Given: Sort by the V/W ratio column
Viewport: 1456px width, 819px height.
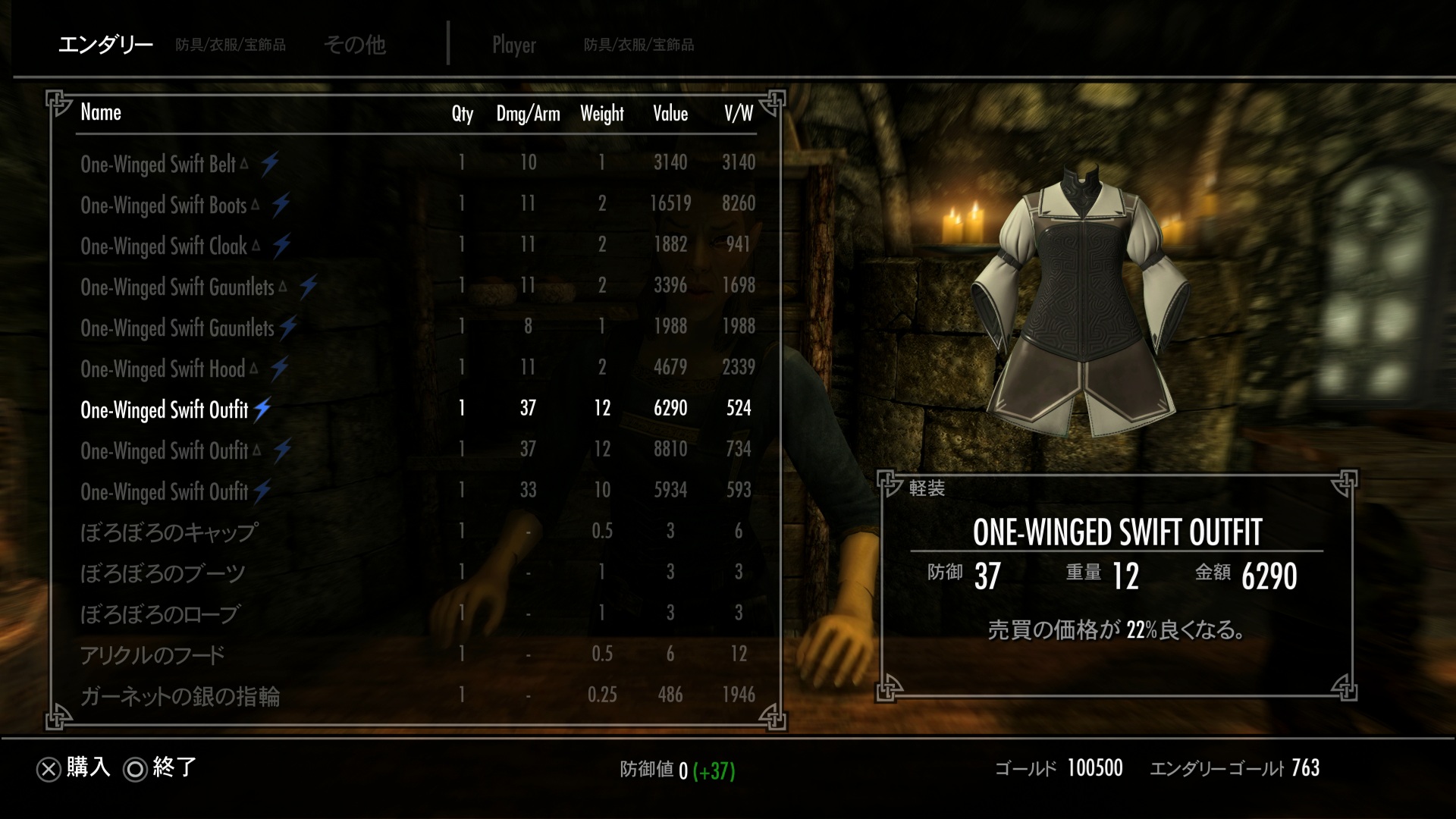Looking at the screenshot, I should click(x=739, y=114).
